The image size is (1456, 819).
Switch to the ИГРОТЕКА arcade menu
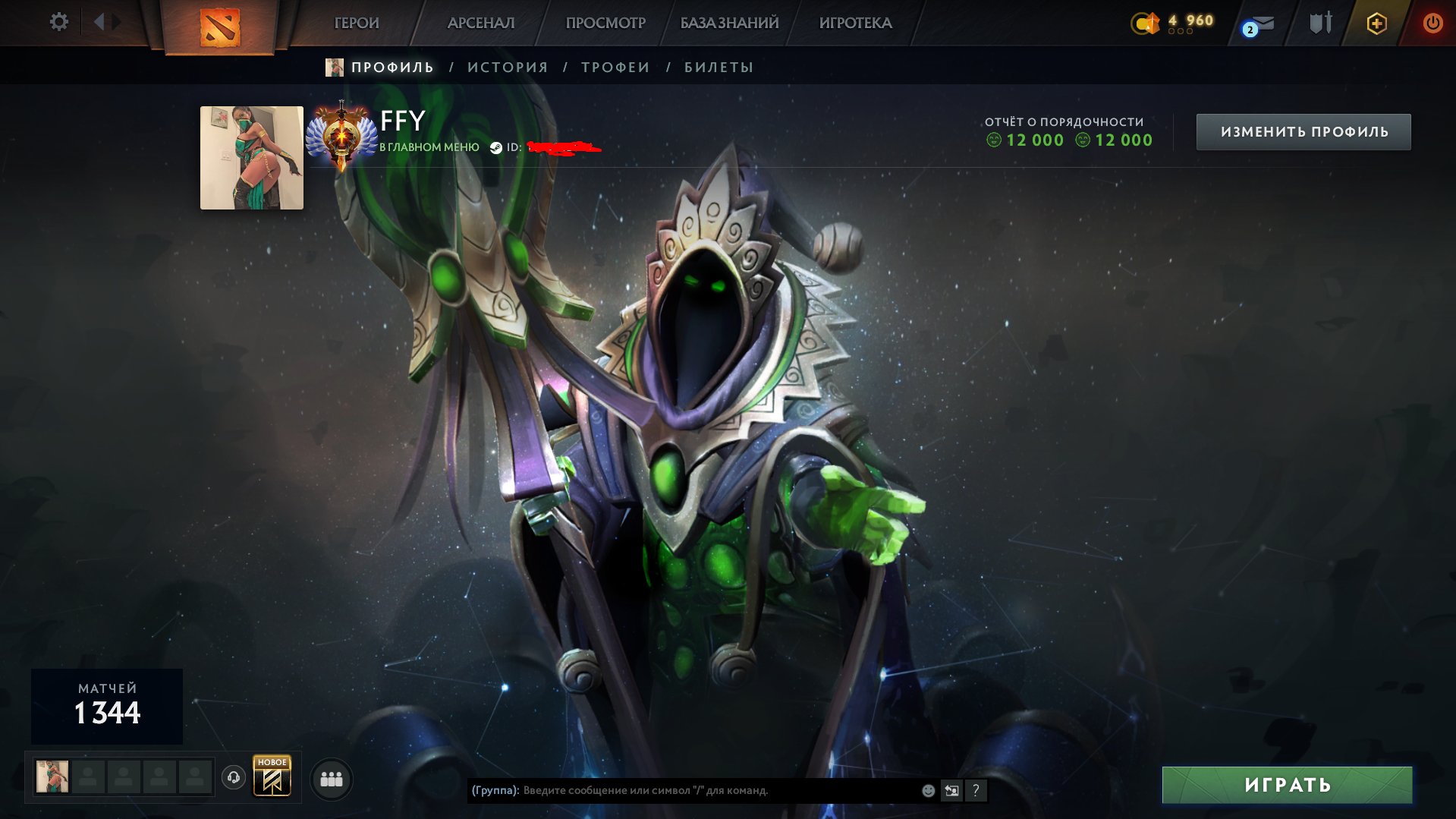855,23
